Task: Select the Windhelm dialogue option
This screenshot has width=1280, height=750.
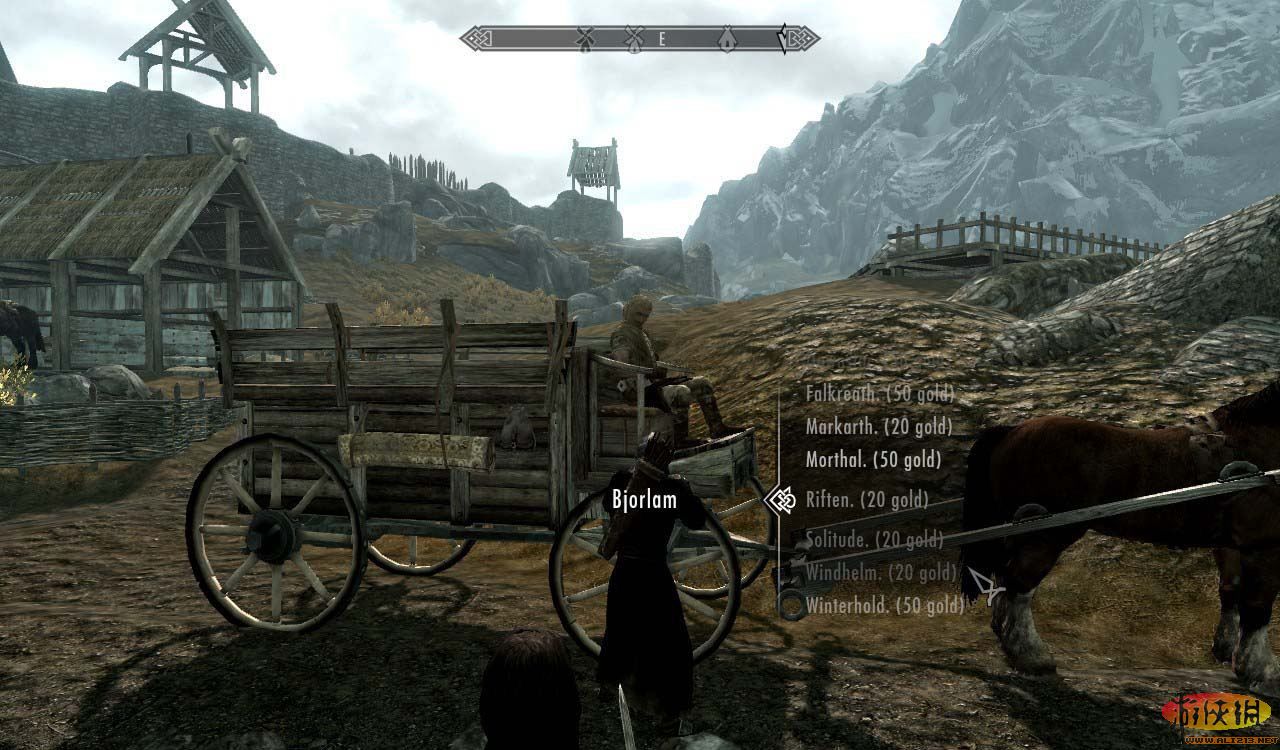Action: [881, 573]
